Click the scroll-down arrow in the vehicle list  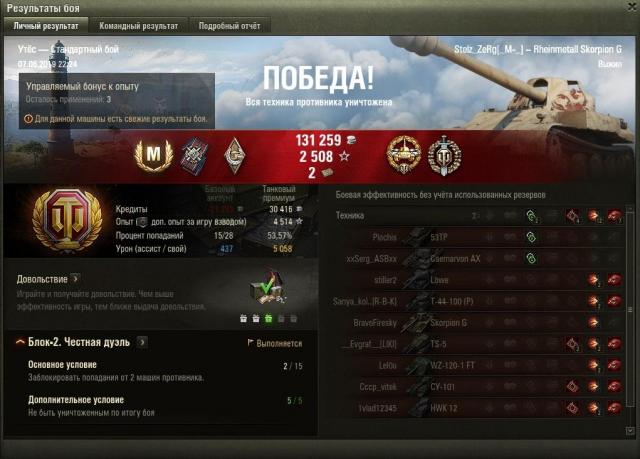click(630, 431)
